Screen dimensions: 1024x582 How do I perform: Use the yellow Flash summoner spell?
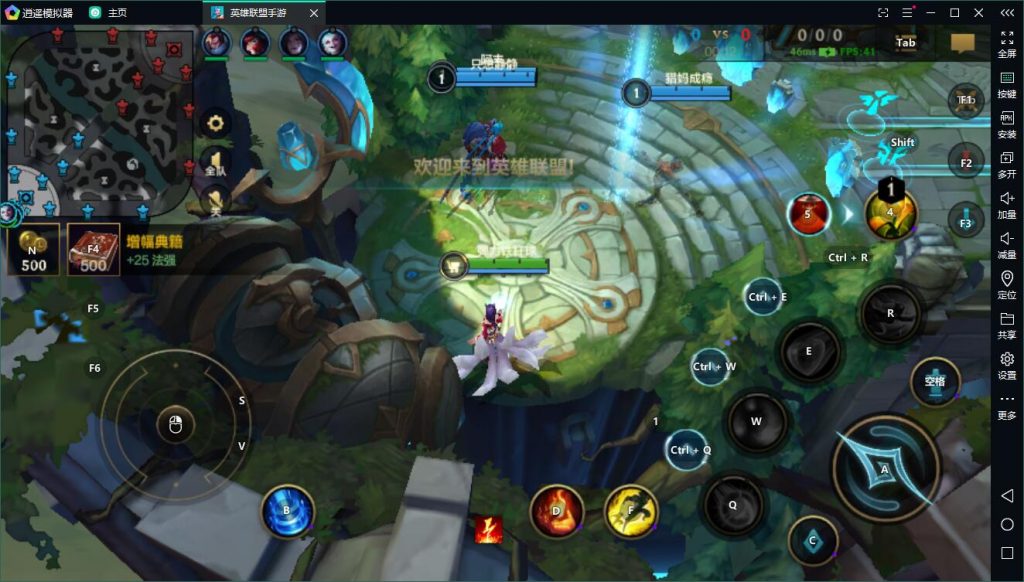tap(631, 511)
